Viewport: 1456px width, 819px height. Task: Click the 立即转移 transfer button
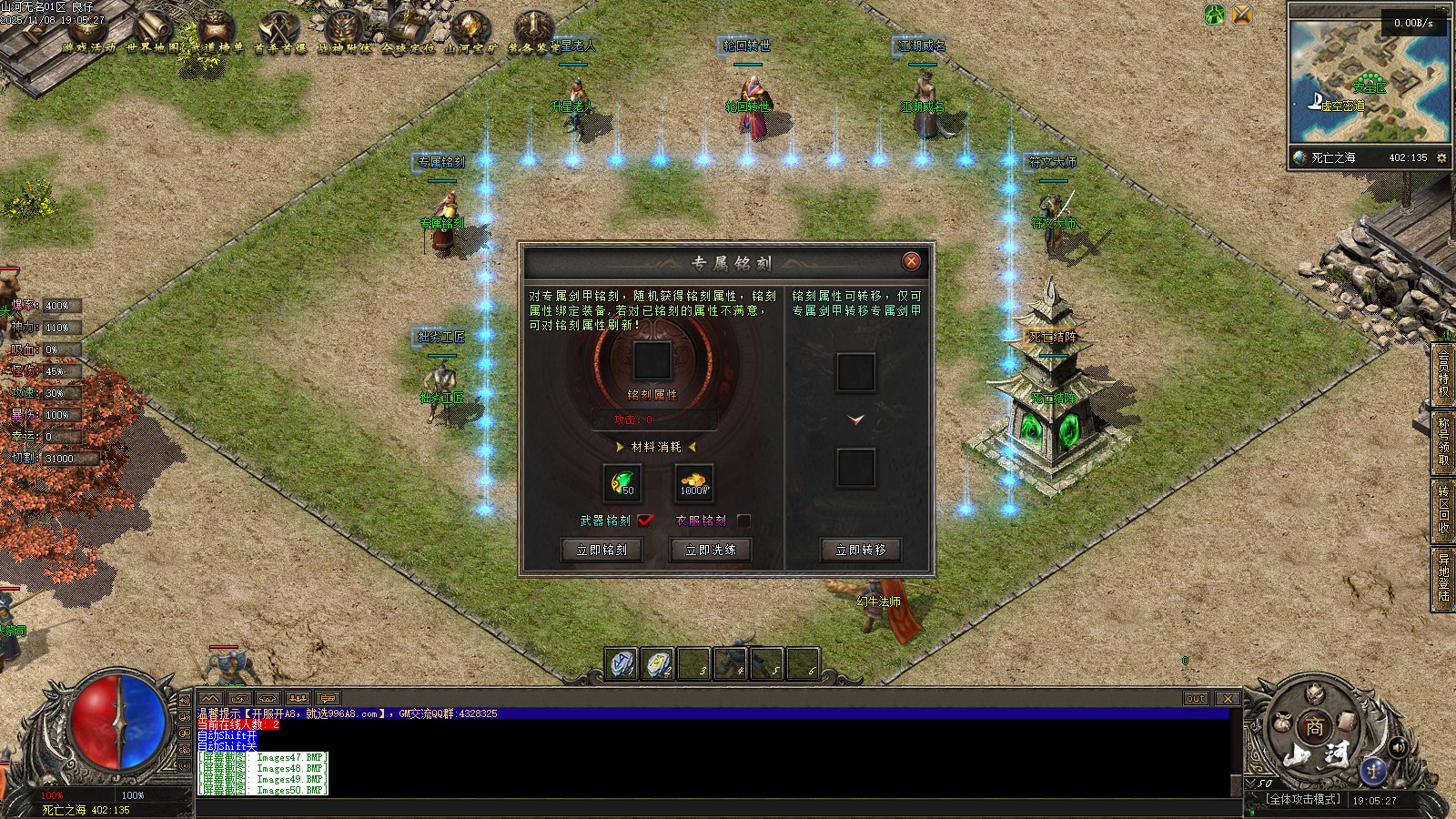861,550
